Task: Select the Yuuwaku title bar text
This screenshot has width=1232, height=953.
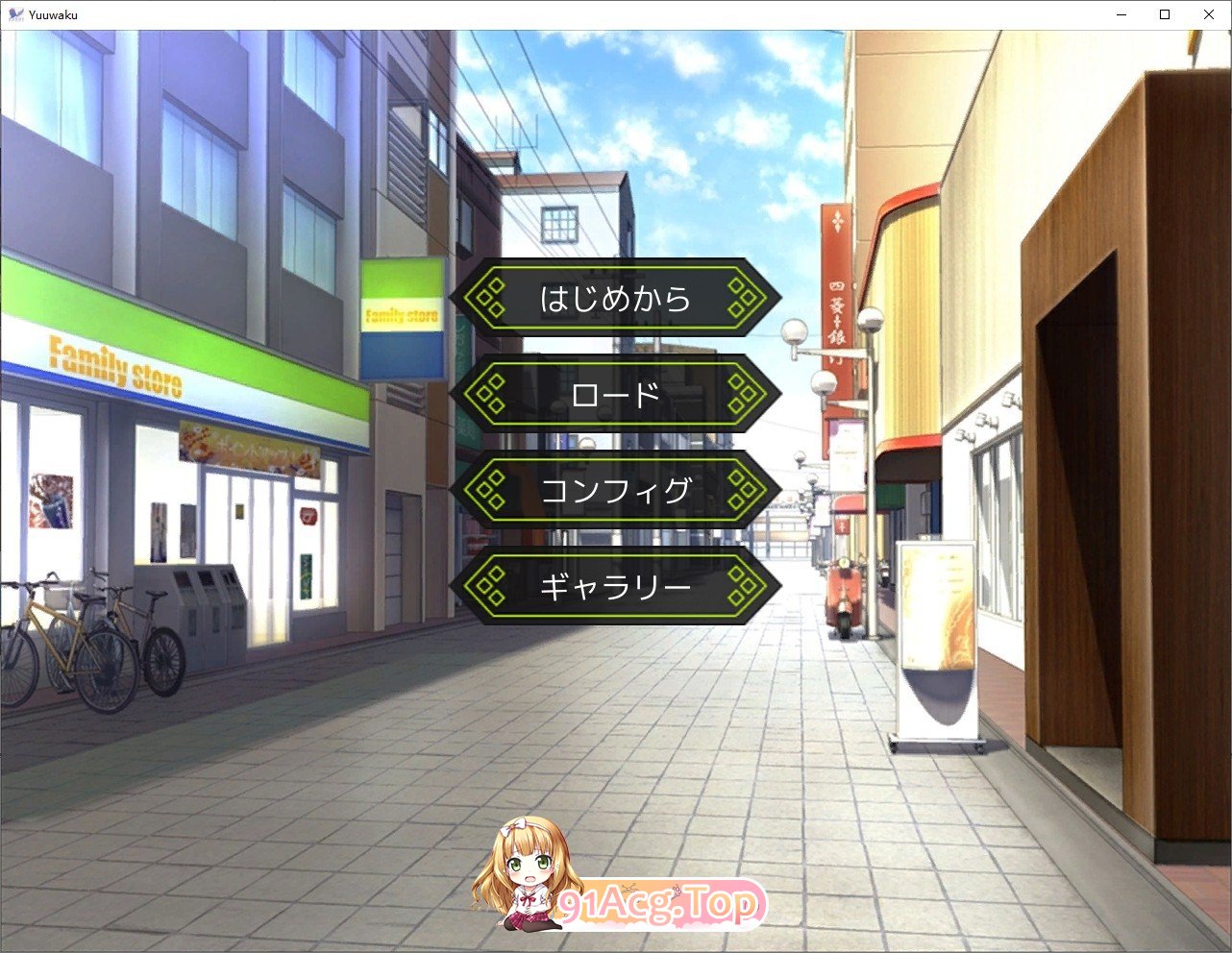Action: [x=55, y=13]
